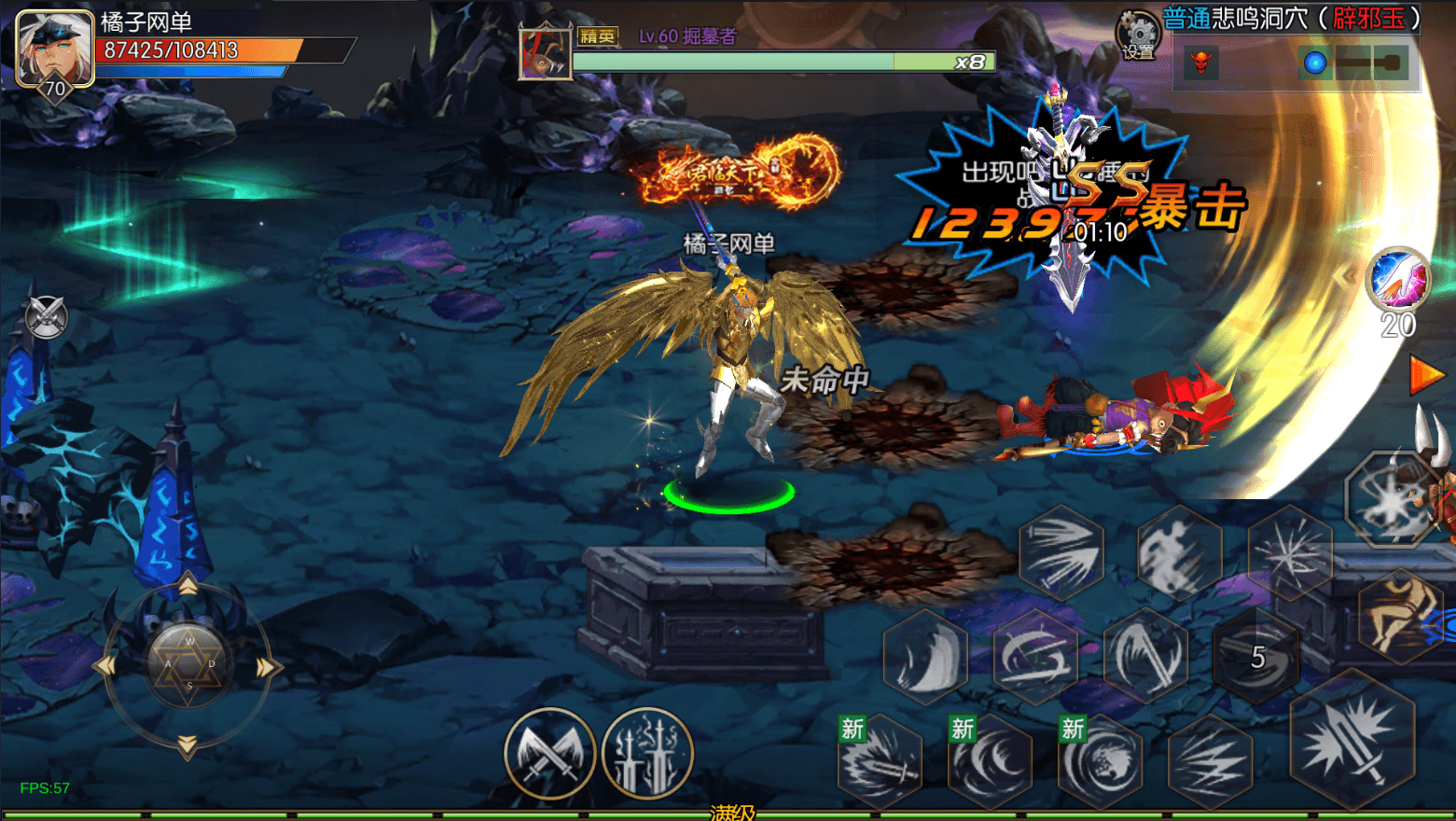Toggle the crossed swords shield icon

[46, 317]
